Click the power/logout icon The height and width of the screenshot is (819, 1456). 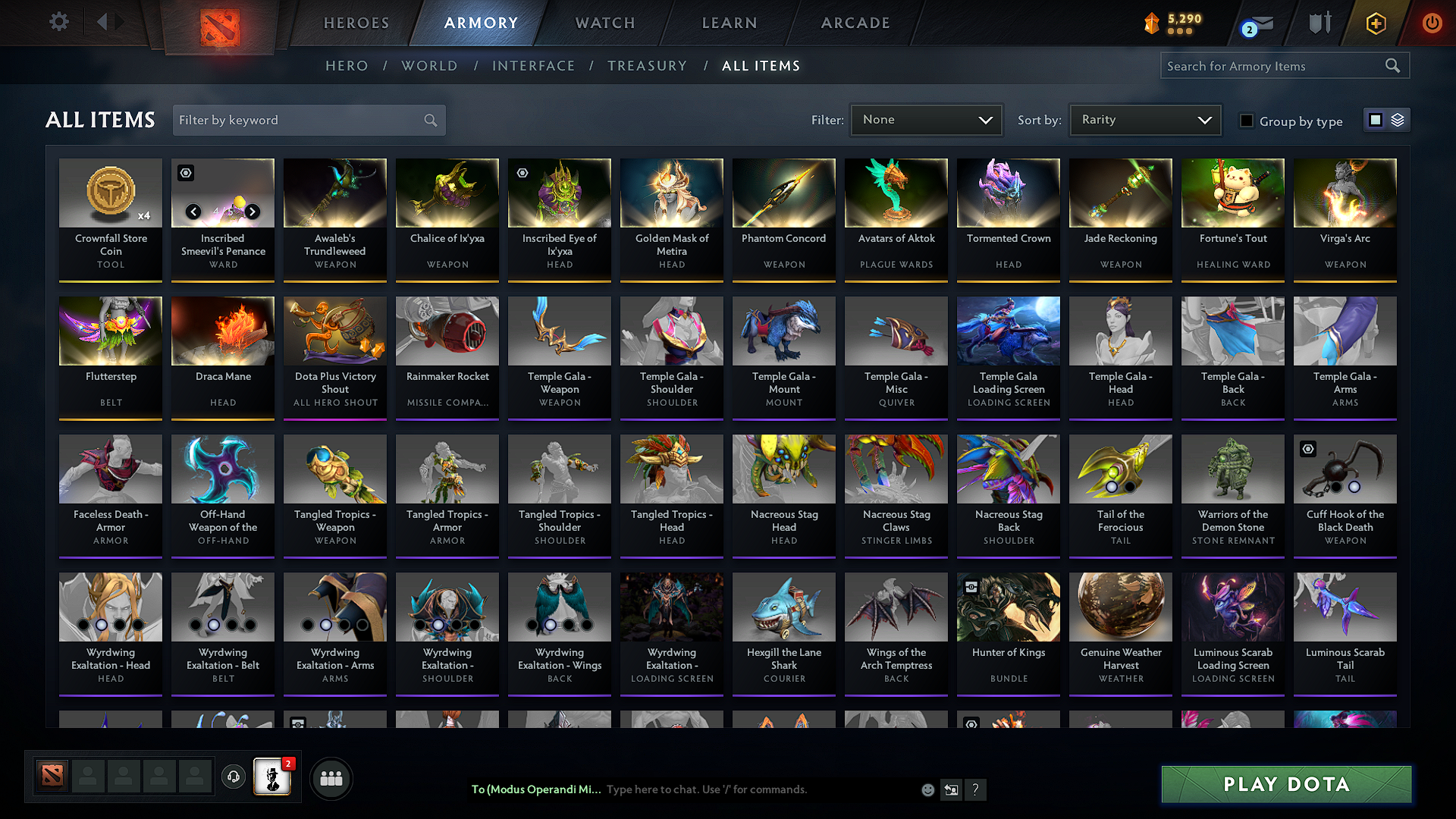[1432, 23]
